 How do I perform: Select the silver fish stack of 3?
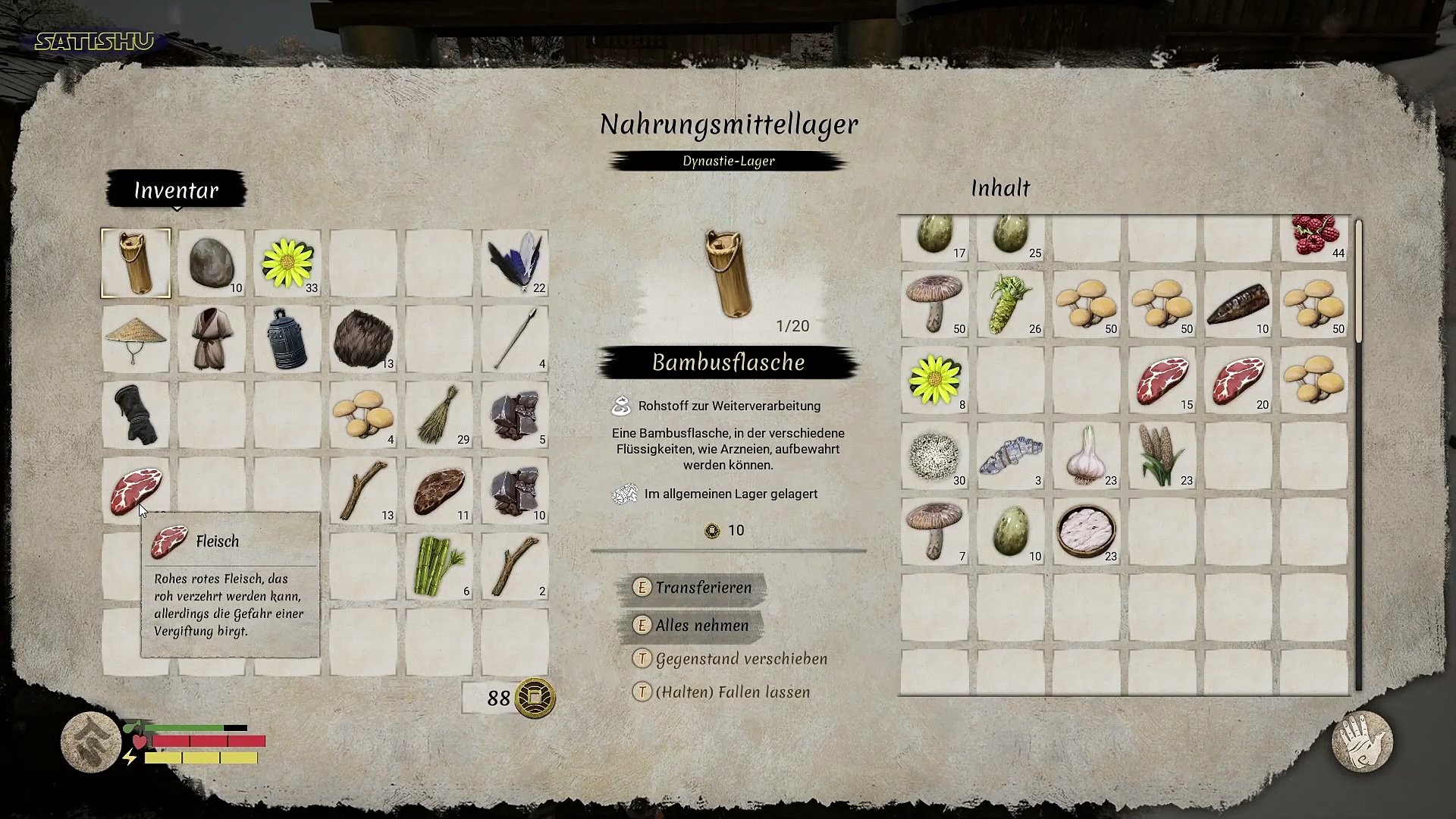coord(1011,456)
